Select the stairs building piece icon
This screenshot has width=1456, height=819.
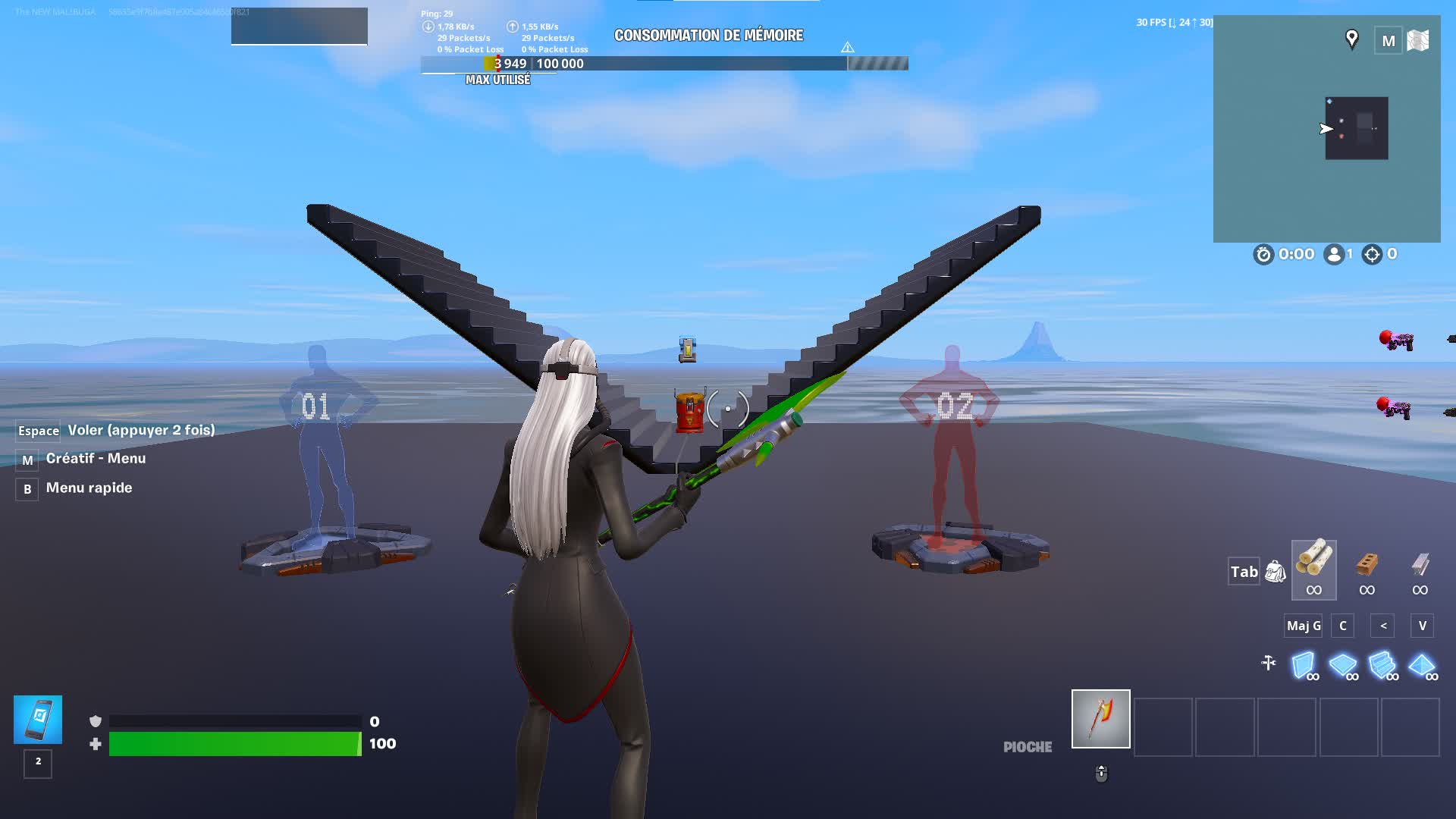coord(1385,667)
